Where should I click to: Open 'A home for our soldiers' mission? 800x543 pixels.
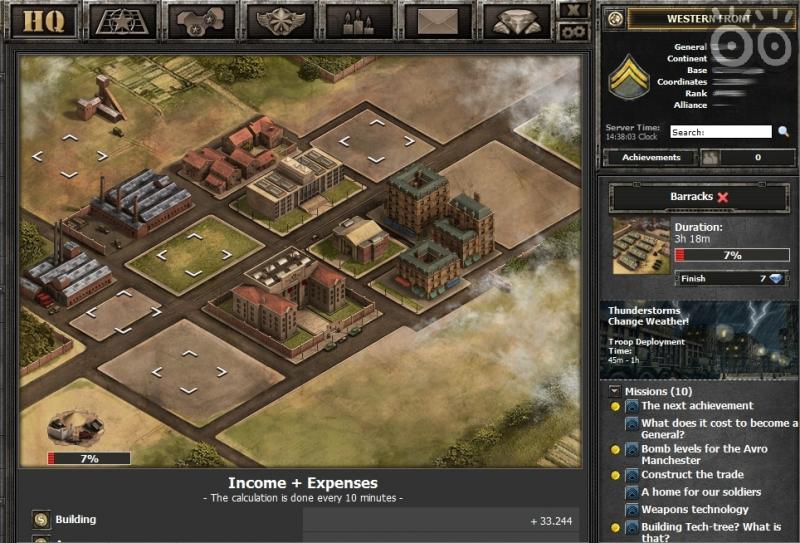click(x=700, y=492)
